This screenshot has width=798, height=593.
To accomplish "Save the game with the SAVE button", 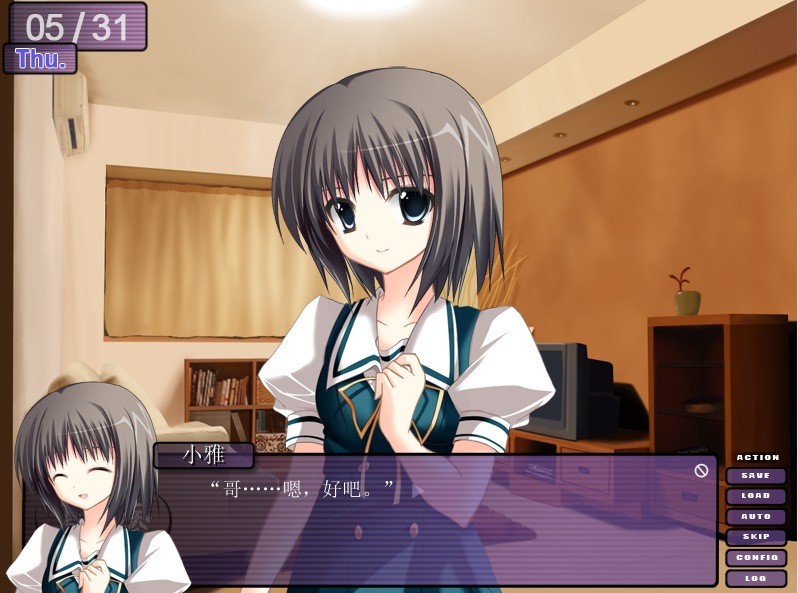I will click(756, 476).
